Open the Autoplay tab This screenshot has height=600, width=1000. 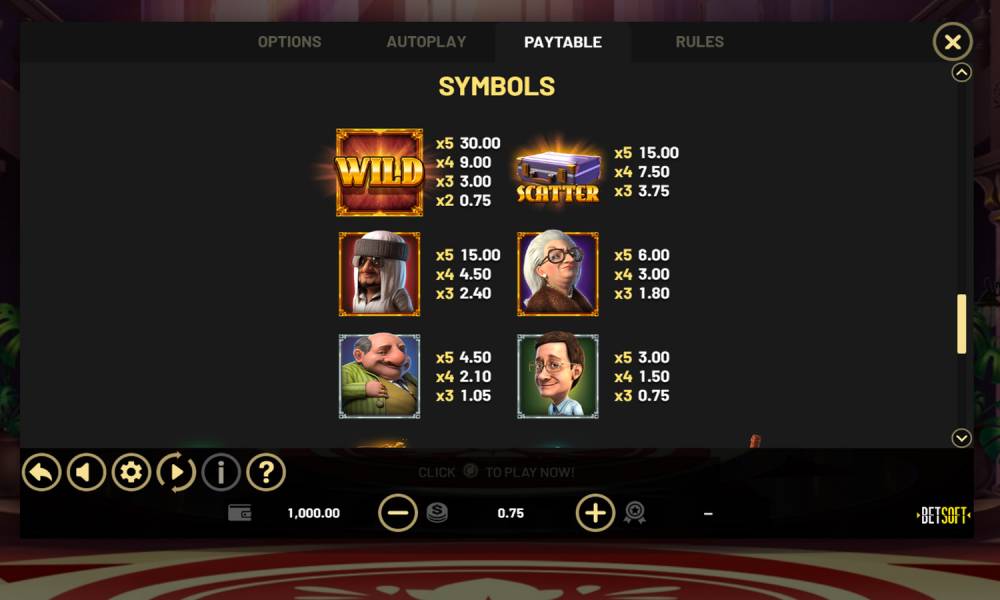426,42
